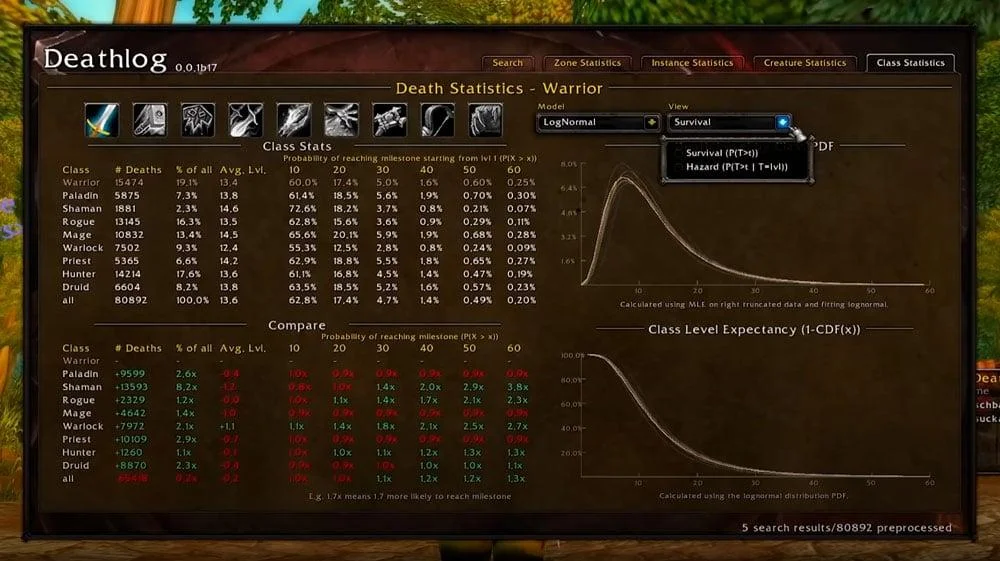Toggle the Survival view dropdown arrow
This screenshot has width=1000, height=561.
[782, 122]
